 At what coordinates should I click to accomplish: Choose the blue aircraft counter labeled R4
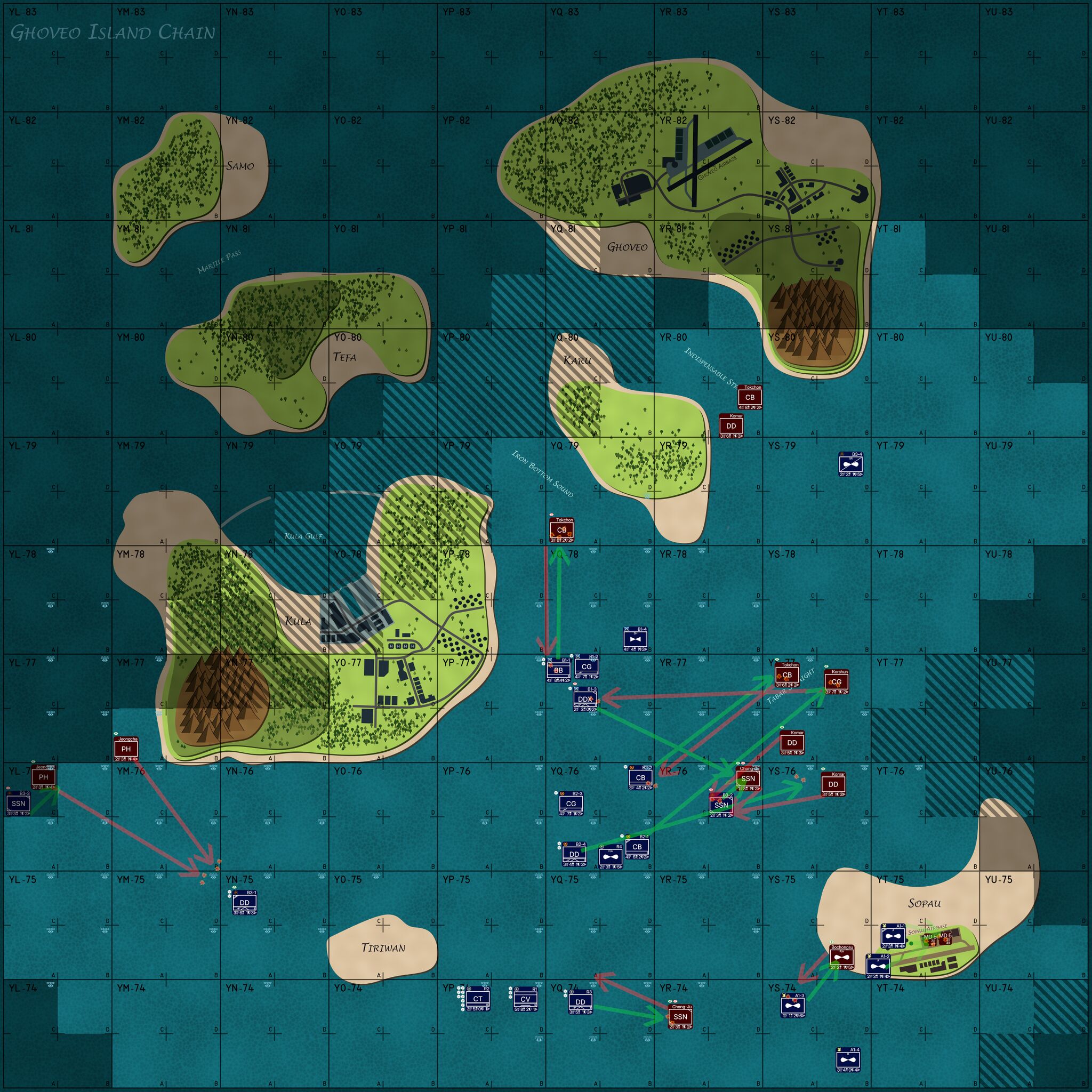611,856
